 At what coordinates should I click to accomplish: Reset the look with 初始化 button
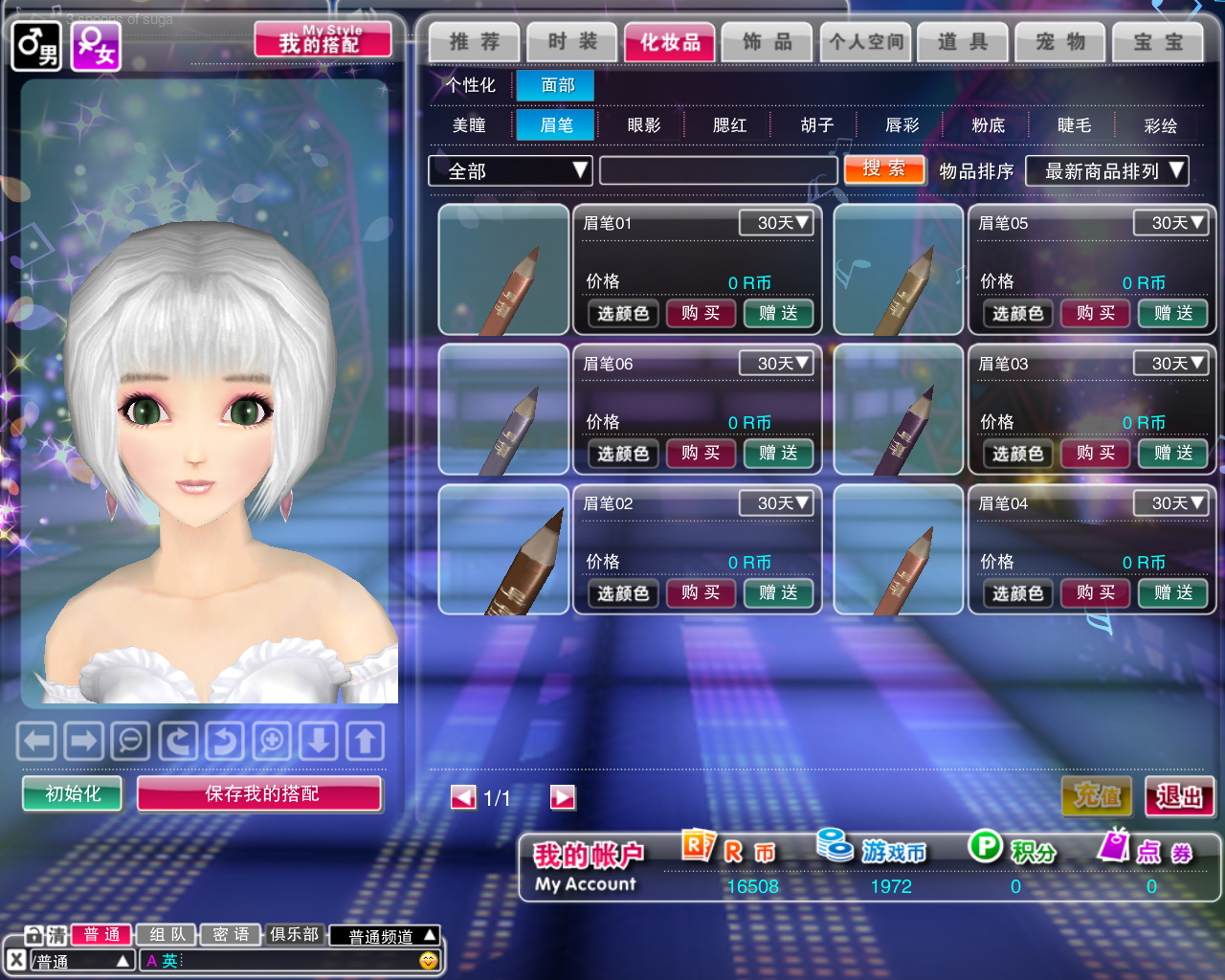click(73, 793)
